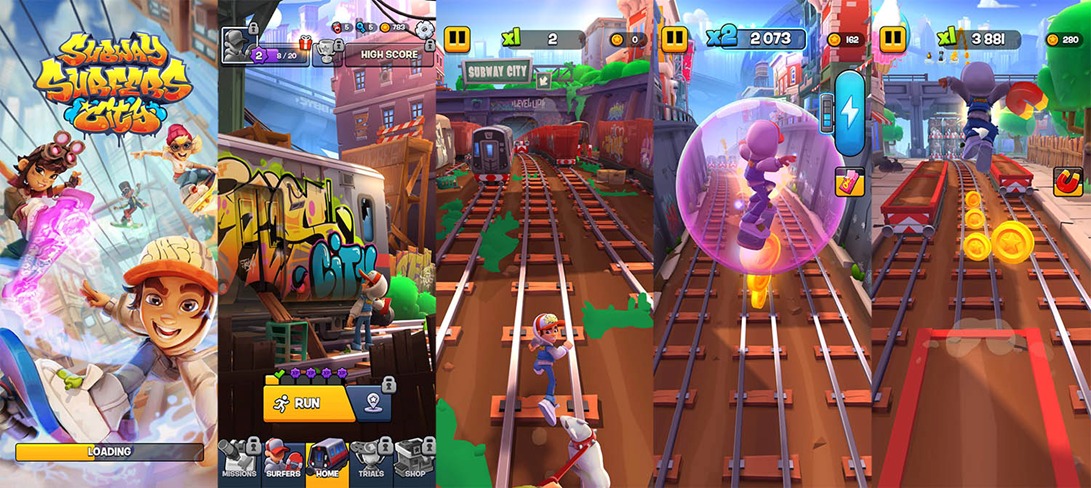Image resolution: width=1091 pixels, height=488 pixels.
Task: Open the Shop tab
Action: (x=415, y=463)
